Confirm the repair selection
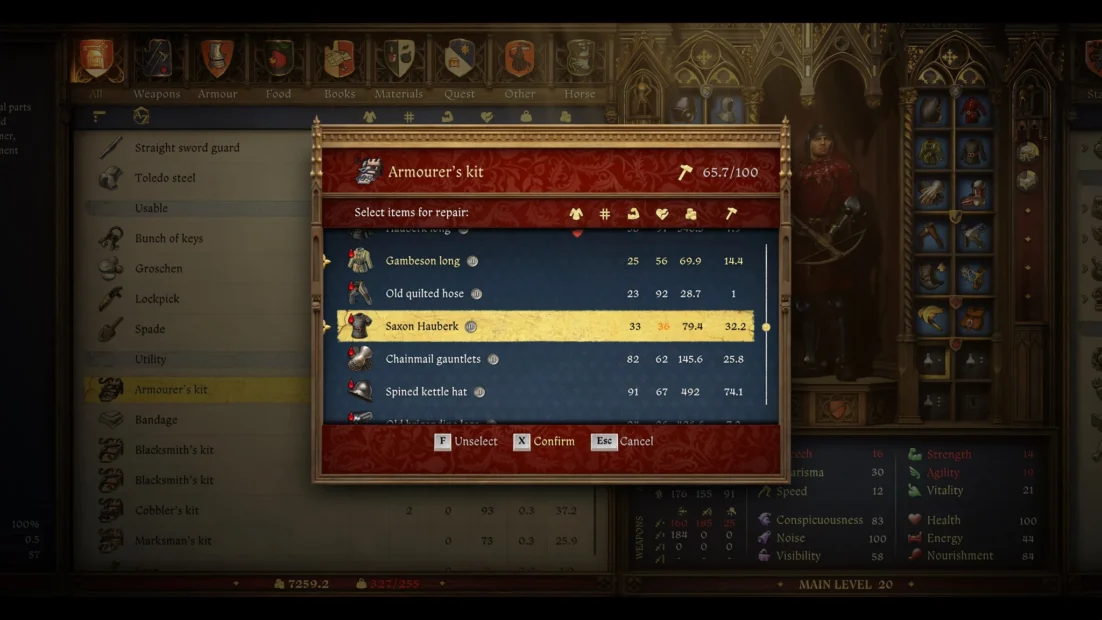Viewport: 1102px width, 620px height. (x=544, y=441)
